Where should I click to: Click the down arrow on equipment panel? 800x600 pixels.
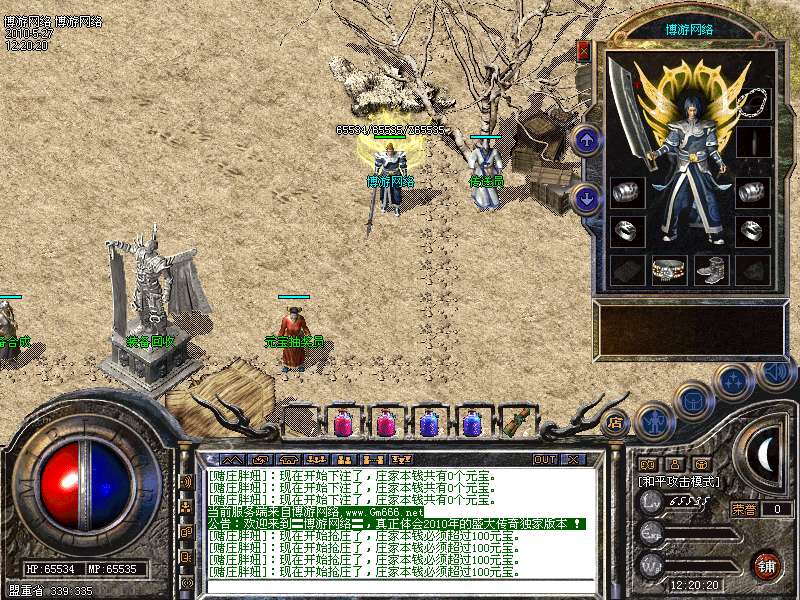[588, 198]
